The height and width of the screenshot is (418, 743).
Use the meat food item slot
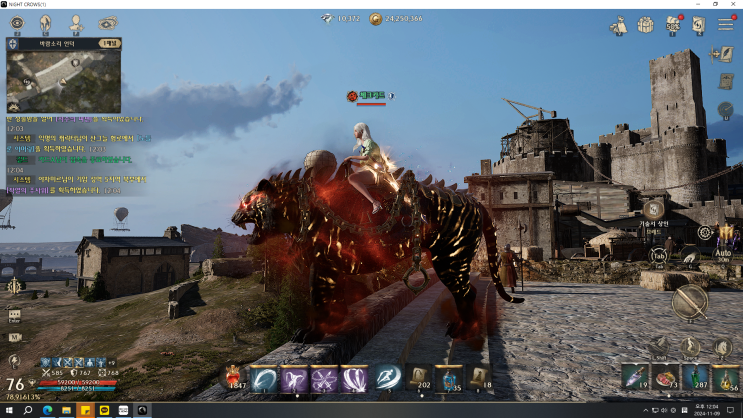pos(667,376)
